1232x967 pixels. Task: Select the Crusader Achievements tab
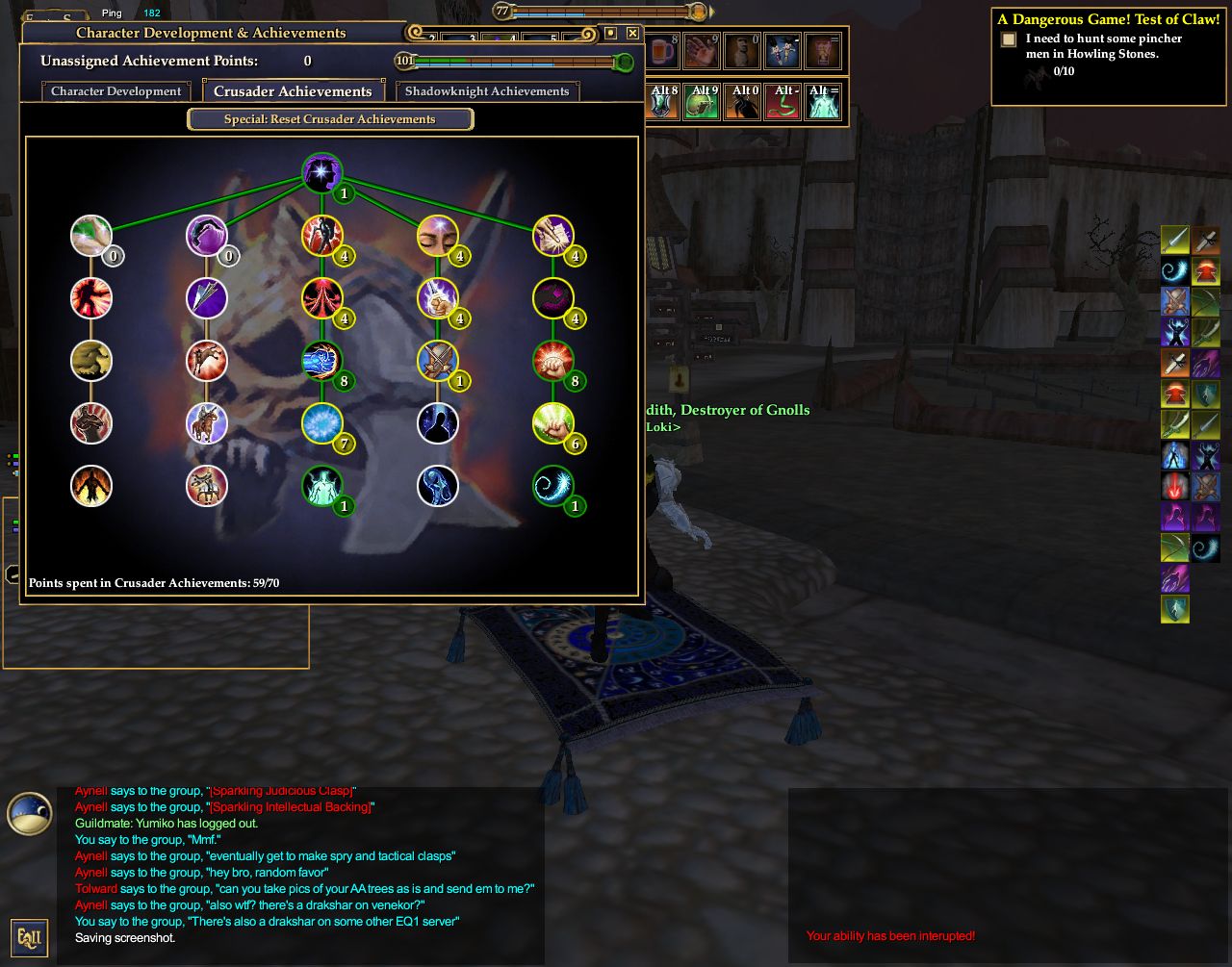click(x=293, y=91)
